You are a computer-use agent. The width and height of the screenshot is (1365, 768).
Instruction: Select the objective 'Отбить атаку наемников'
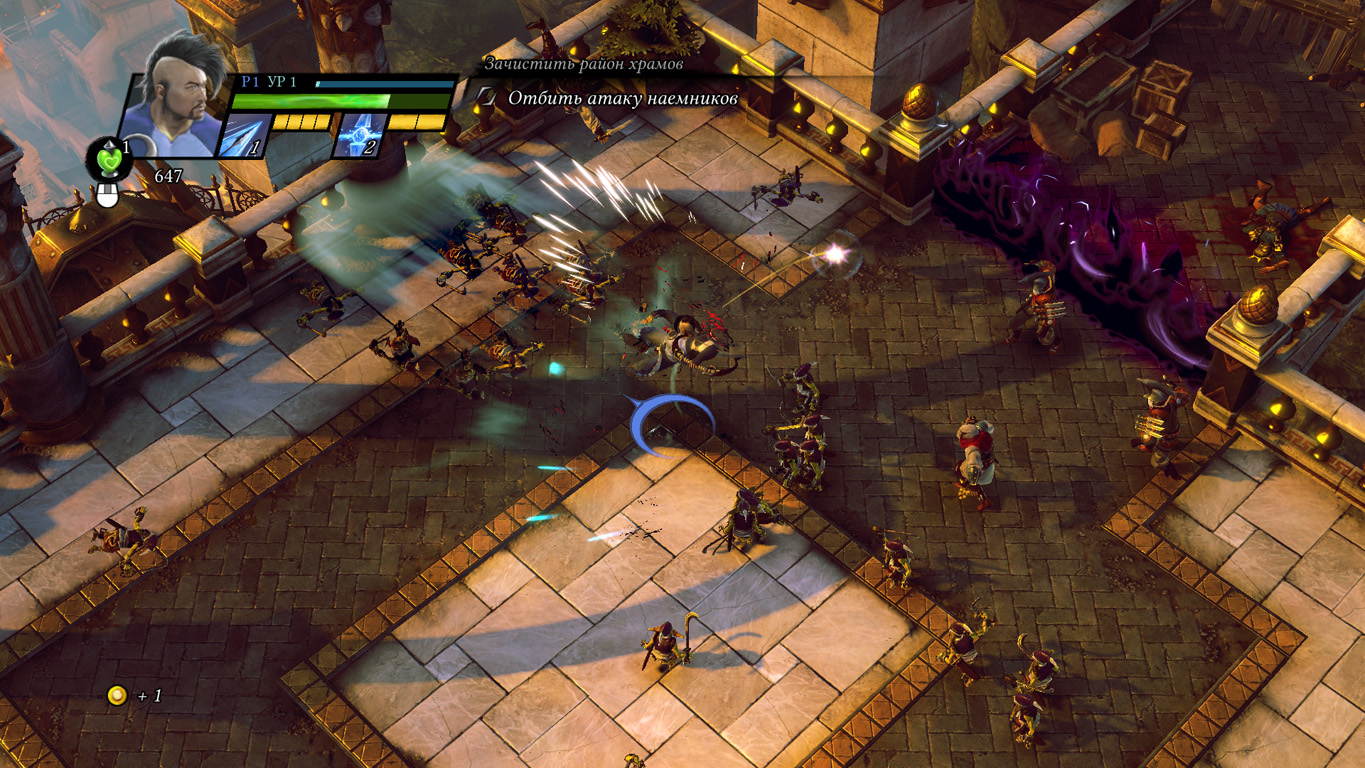[622, 98]
